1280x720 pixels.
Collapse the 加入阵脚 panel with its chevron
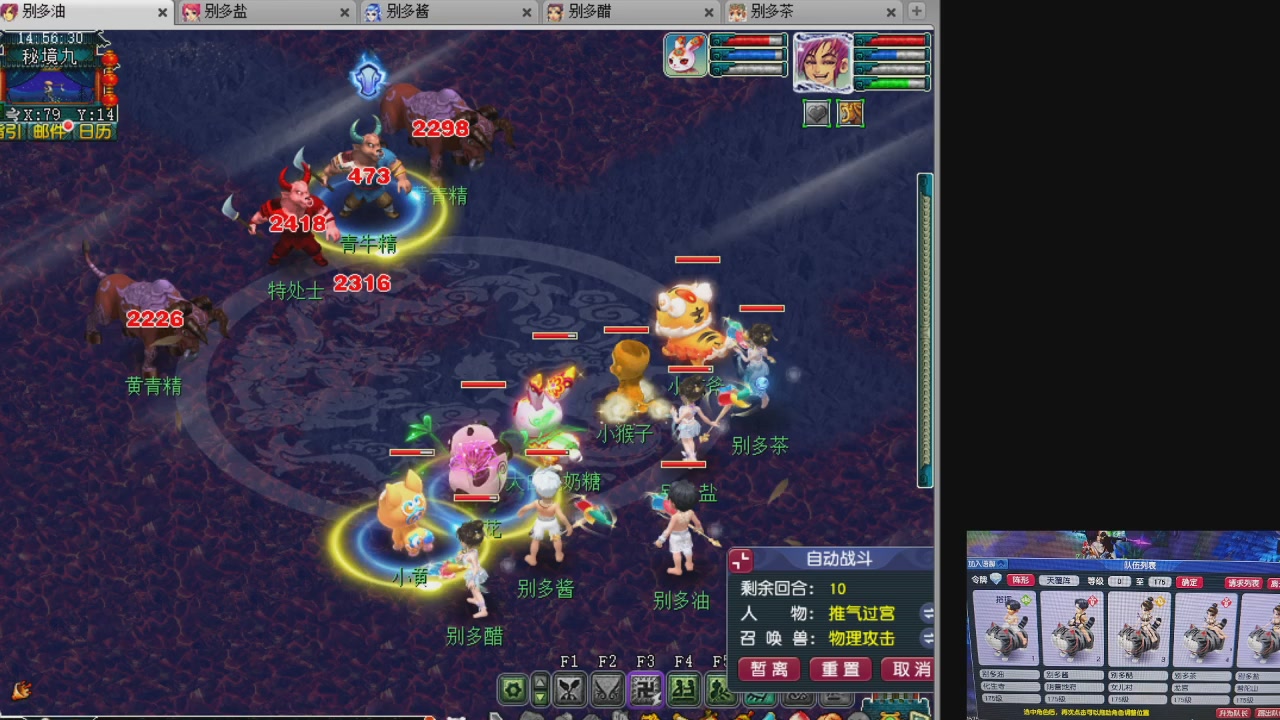pos(999,565)
